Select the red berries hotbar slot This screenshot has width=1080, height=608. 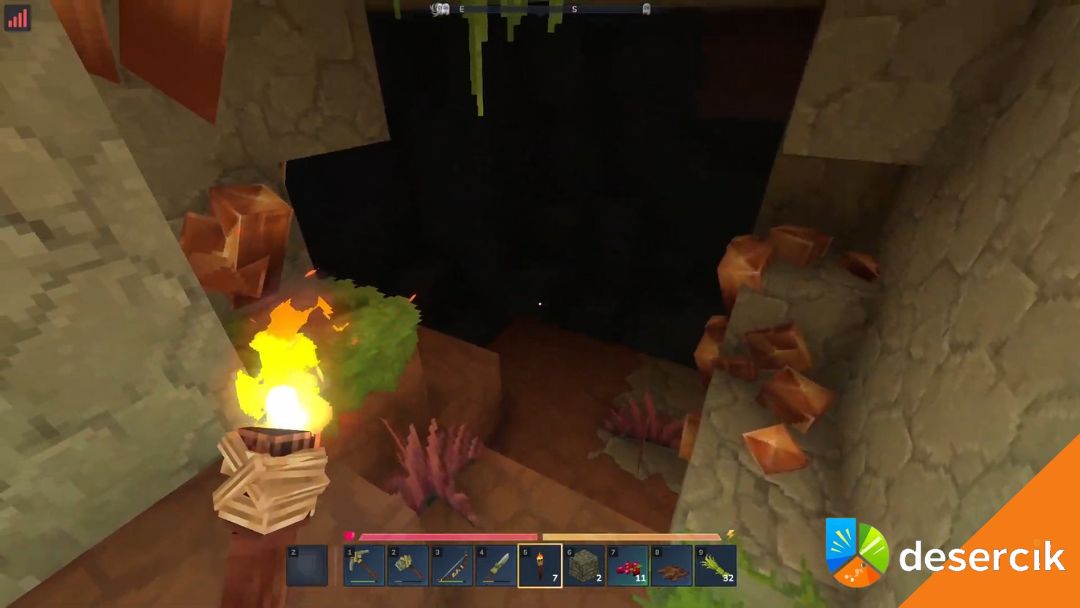pyautogui.click(x=628, y=565)
